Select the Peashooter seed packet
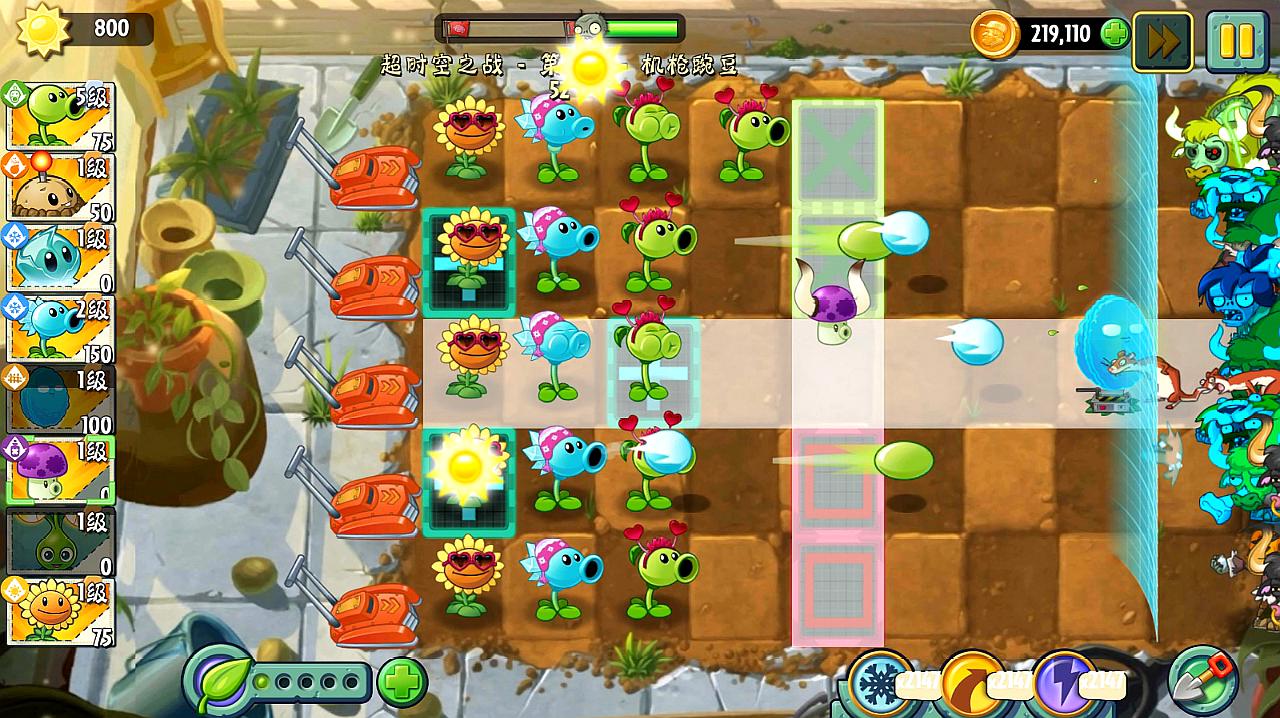The image size is (1280, 718). pyautogui.click(x=60, y=116)
